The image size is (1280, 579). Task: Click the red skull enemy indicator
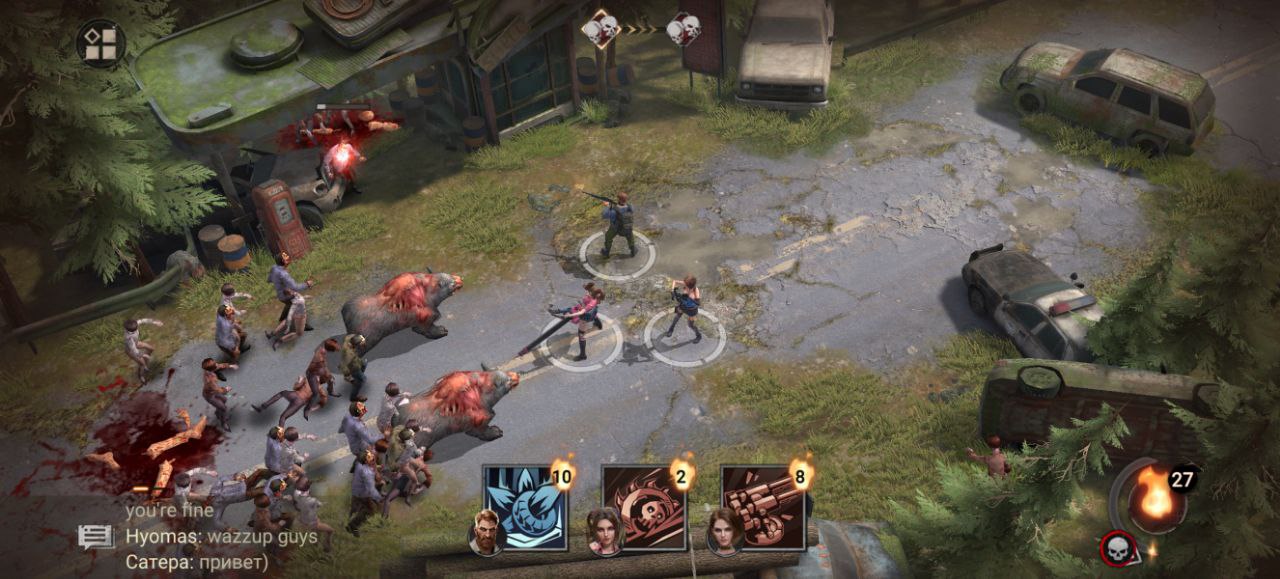[x=1115, y=548]
